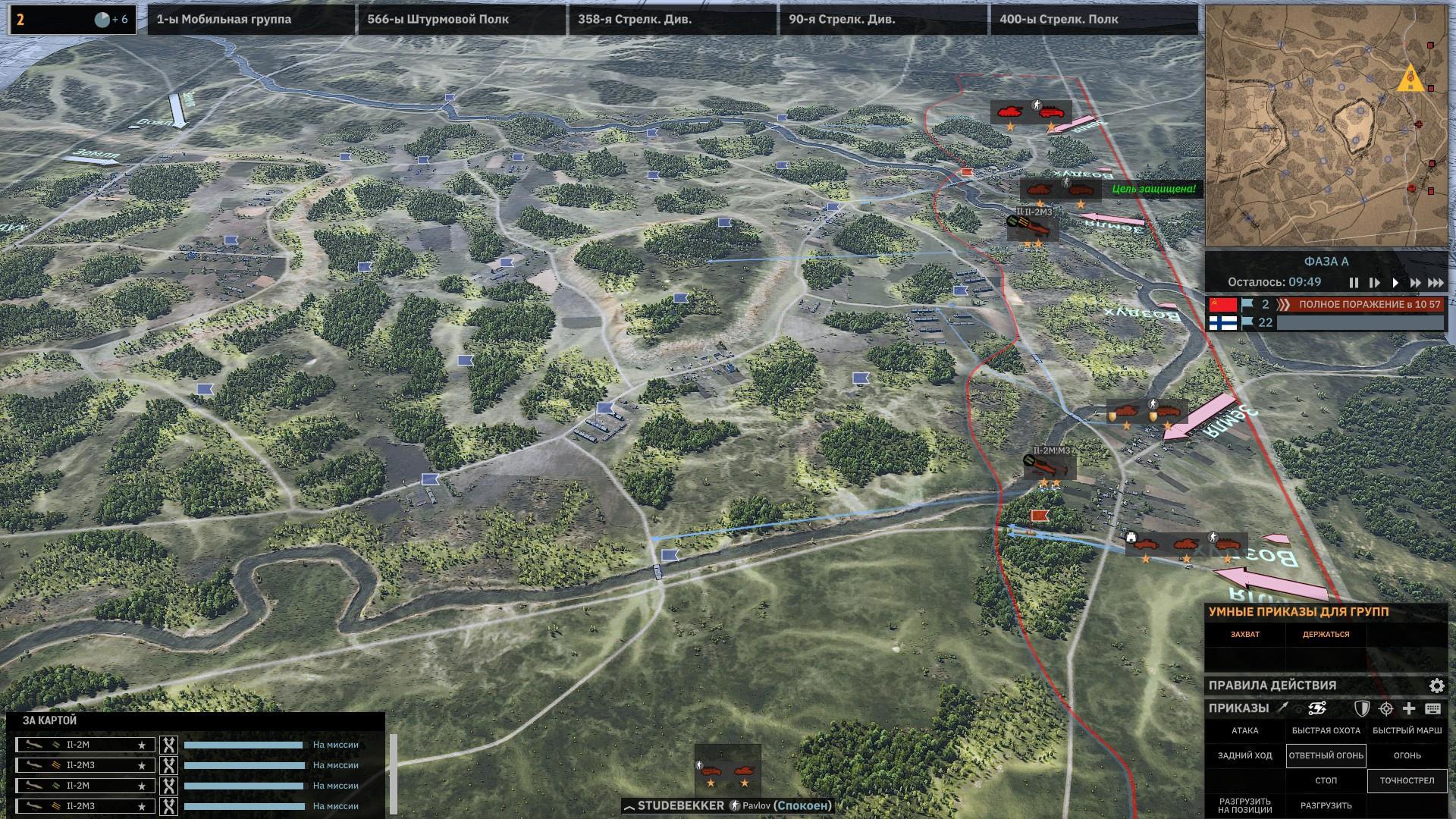This screenshot has height=819, width=1456.
Task: Click the keyboard icon in orders header
Action: click(1432, 708)
